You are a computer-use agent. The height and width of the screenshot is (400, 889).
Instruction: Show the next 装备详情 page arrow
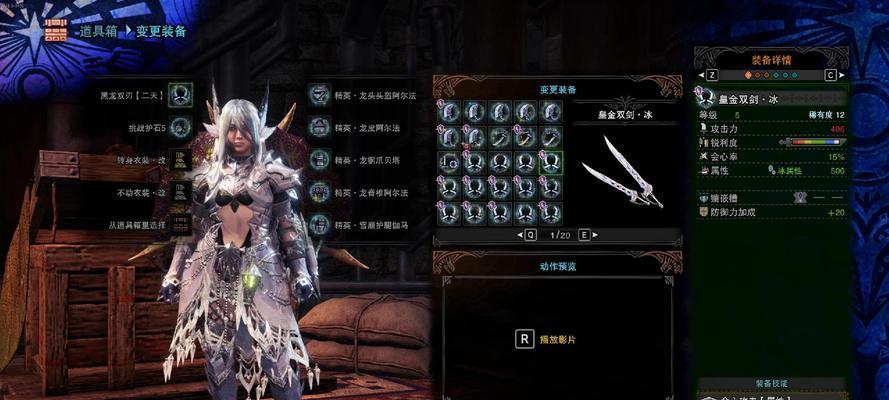click(830, 75)
